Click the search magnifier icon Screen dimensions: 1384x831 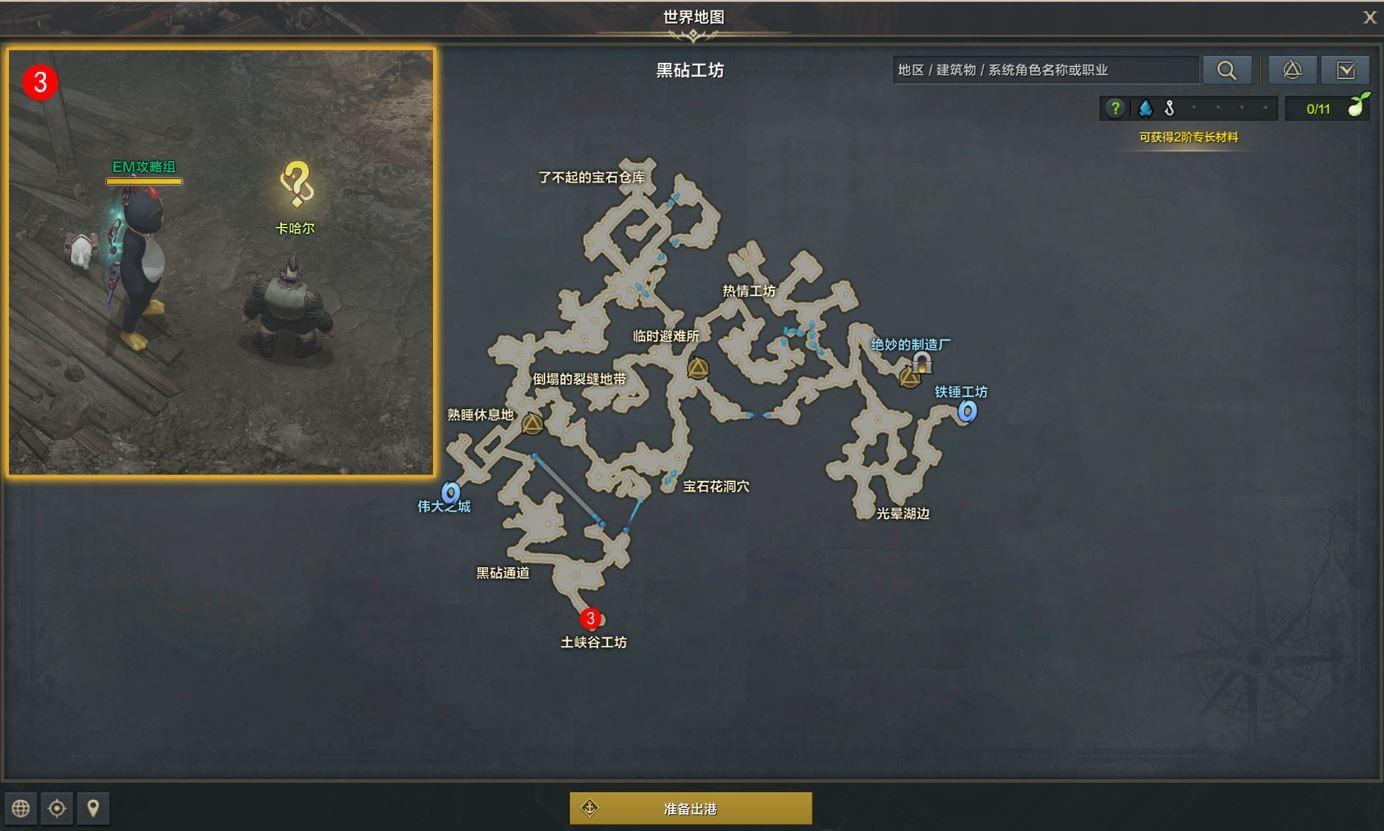pyautogui.click(x=1228, y=70)
